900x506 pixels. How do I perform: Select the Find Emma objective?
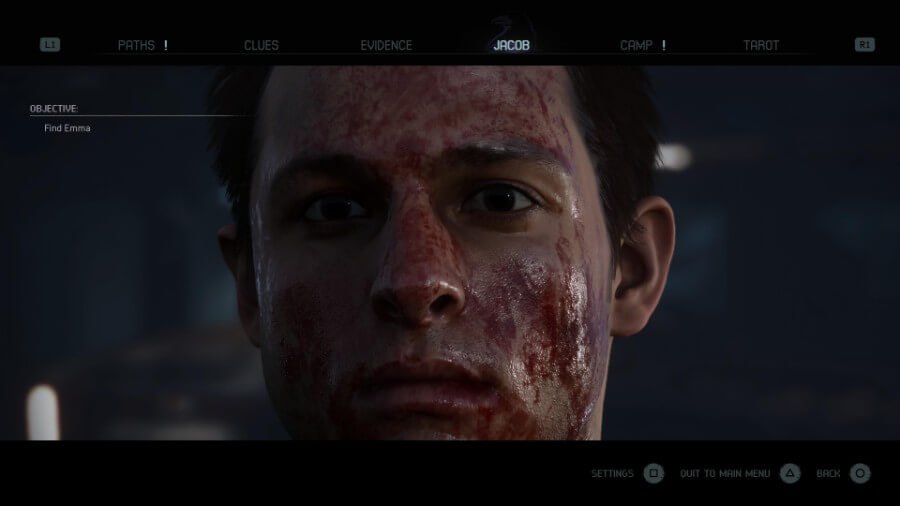67,128
